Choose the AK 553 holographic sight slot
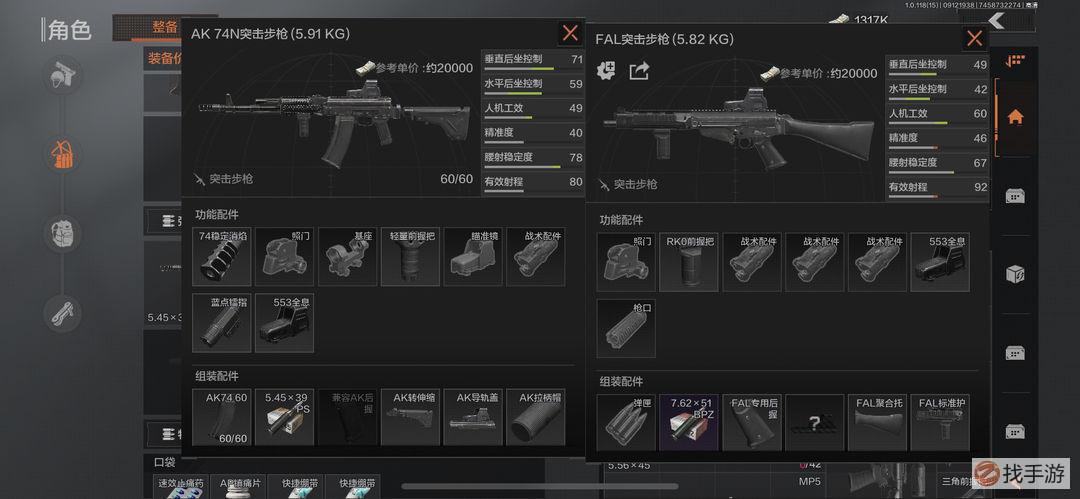The image size is (1080, 499). click(x=284, y=323)
